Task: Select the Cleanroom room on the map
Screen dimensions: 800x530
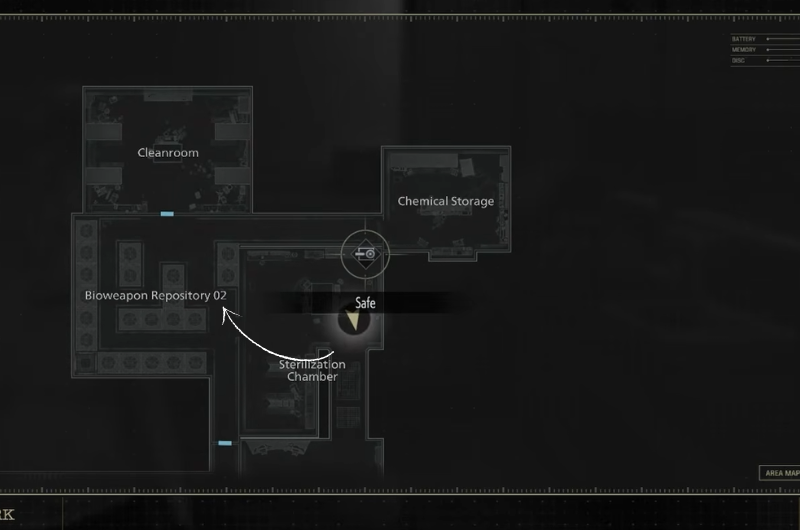Action: click(x=168, y=153)
